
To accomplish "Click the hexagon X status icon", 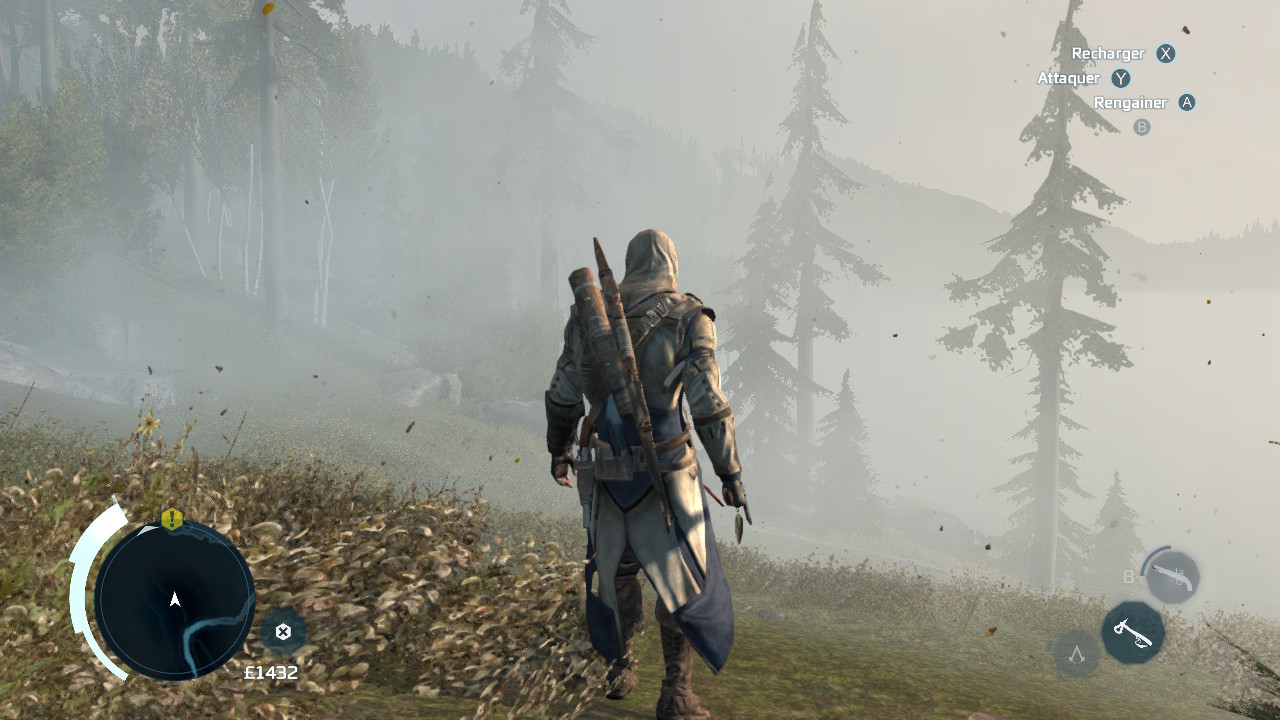I will [283, 631].
